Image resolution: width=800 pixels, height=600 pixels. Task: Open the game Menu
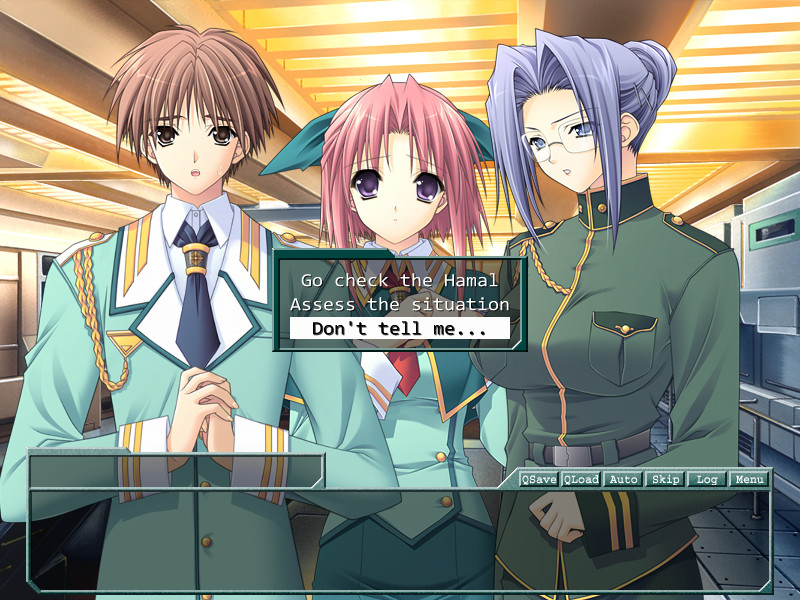[x=749, y=479]
